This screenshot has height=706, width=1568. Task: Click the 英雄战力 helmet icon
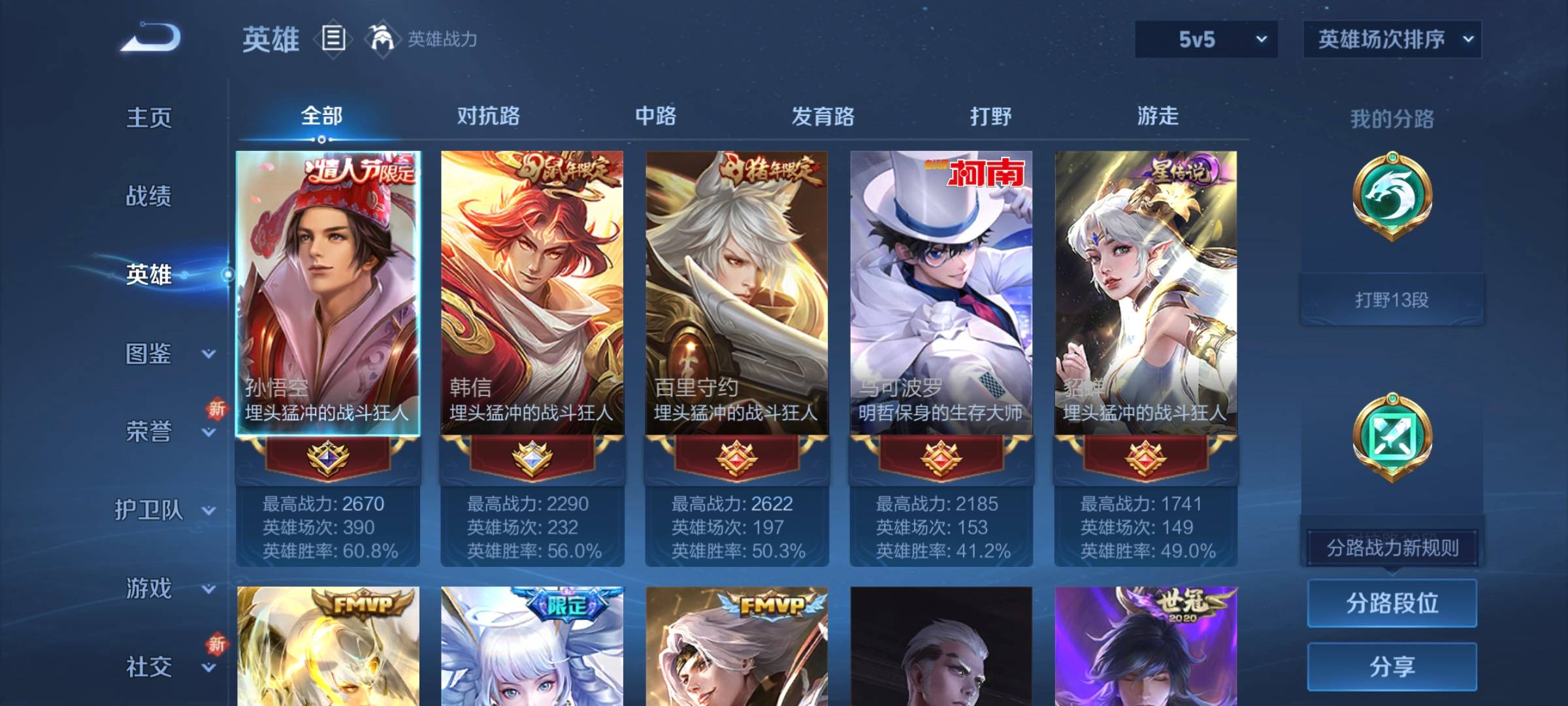[382, 39]
